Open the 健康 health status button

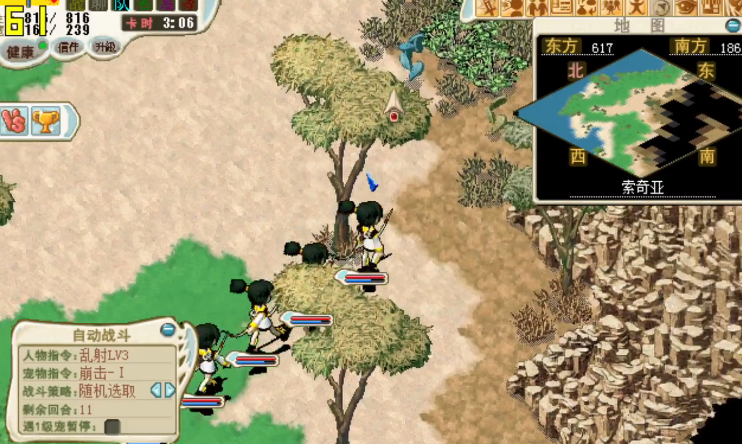point(20,50)
